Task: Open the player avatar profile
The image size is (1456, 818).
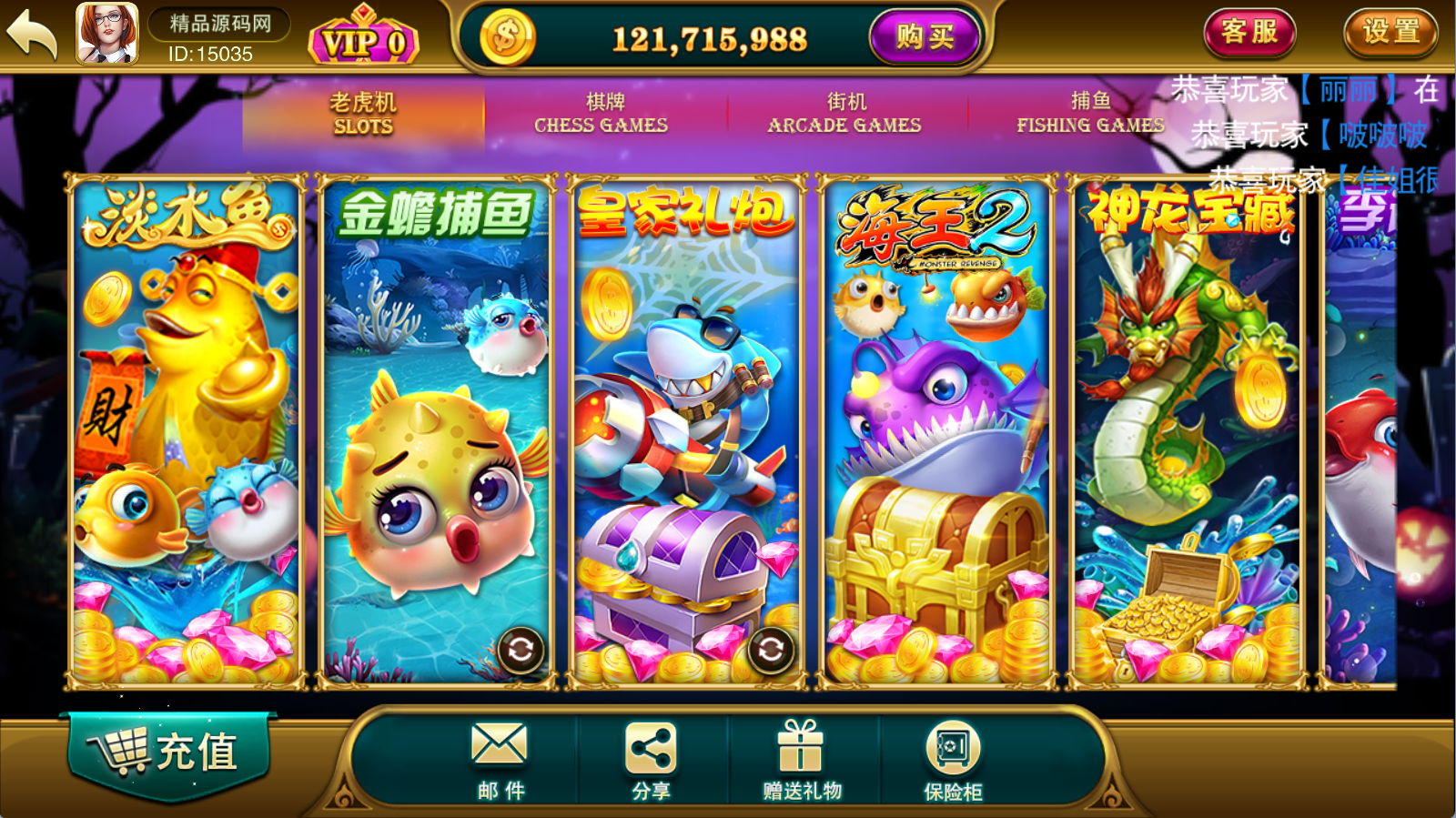Action: click(x=107, y=35)
